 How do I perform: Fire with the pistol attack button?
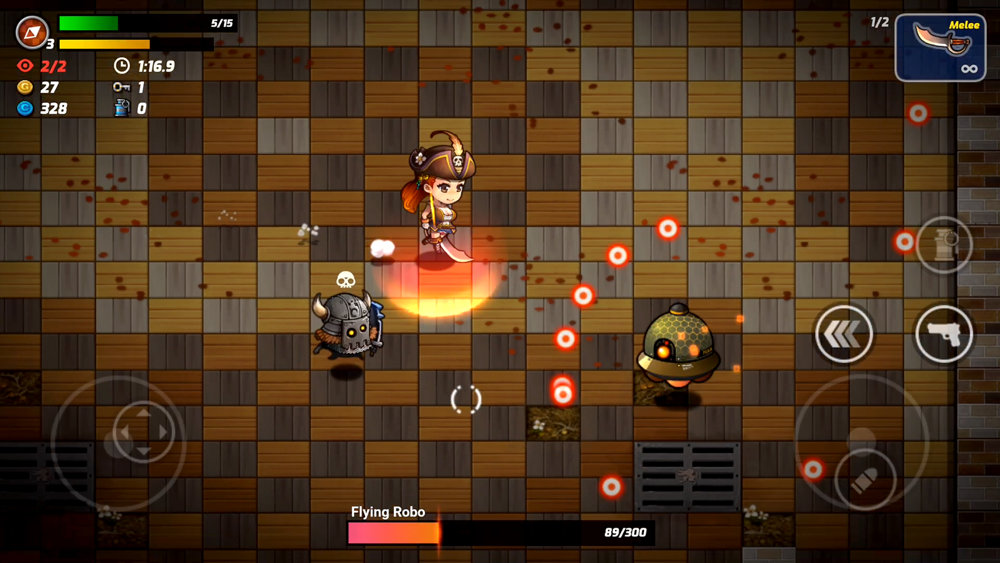944,334
